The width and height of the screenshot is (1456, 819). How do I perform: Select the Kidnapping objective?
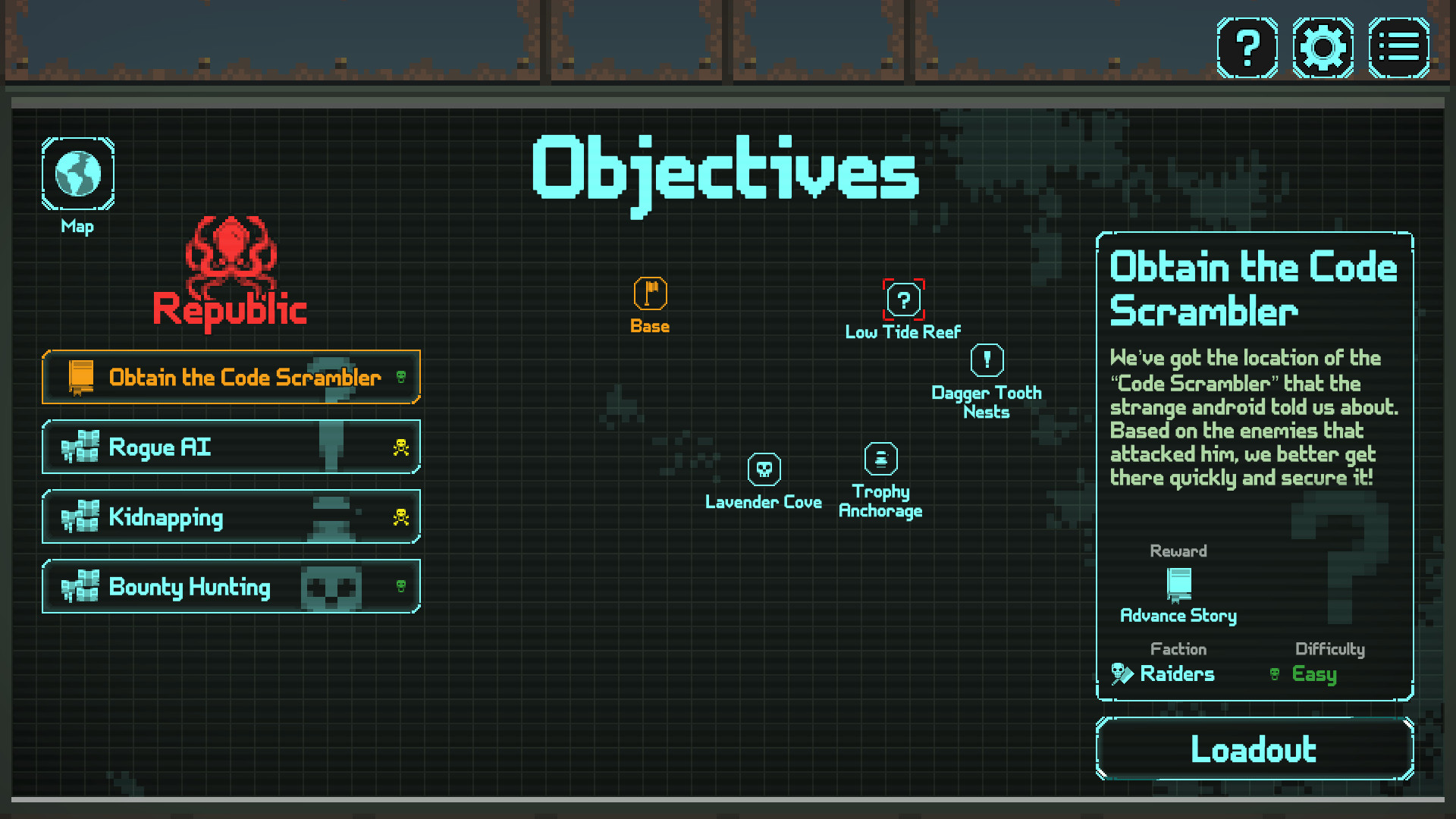231,517
